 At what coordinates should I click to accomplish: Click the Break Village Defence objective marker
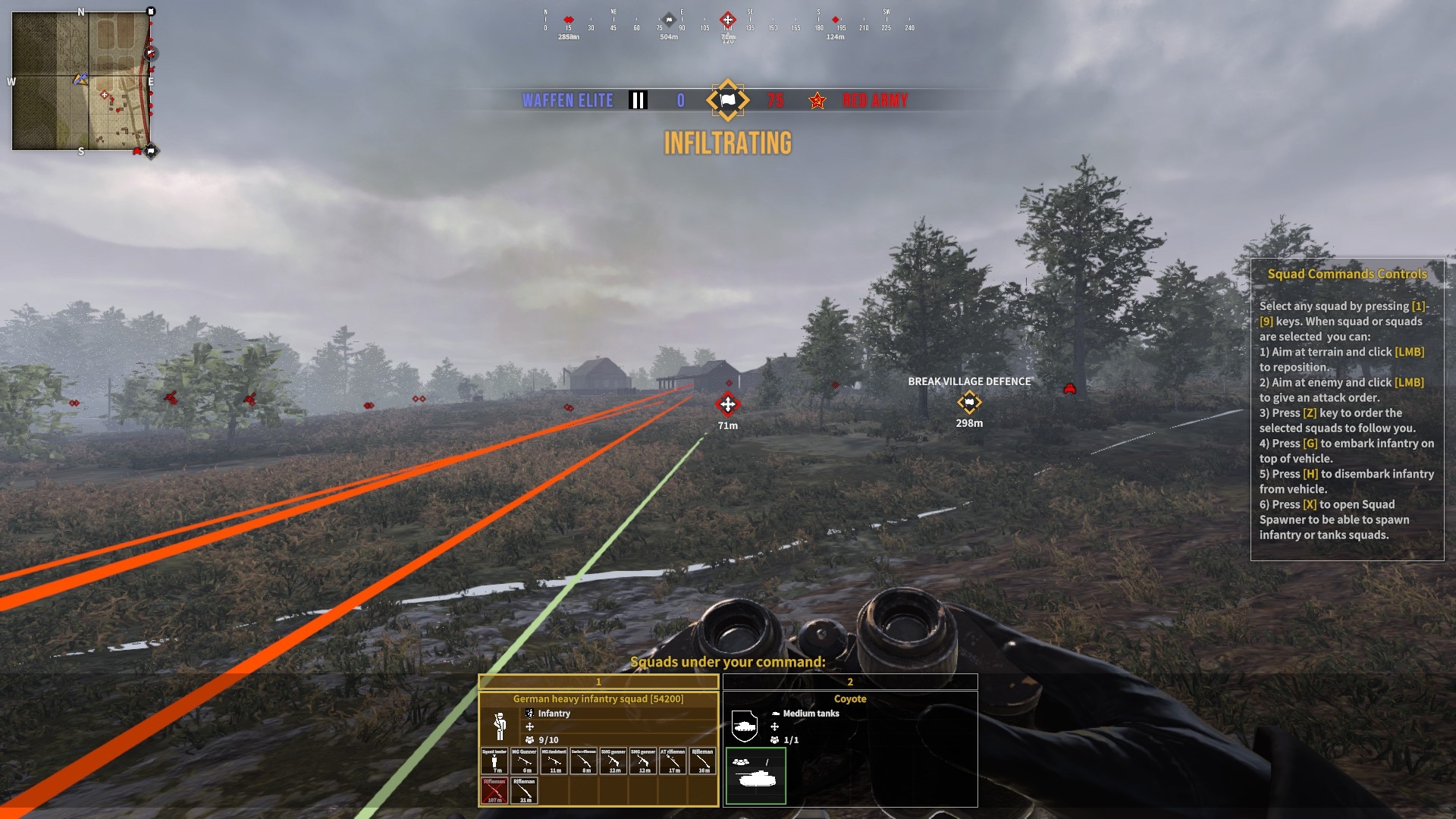[x=969, y=402]
